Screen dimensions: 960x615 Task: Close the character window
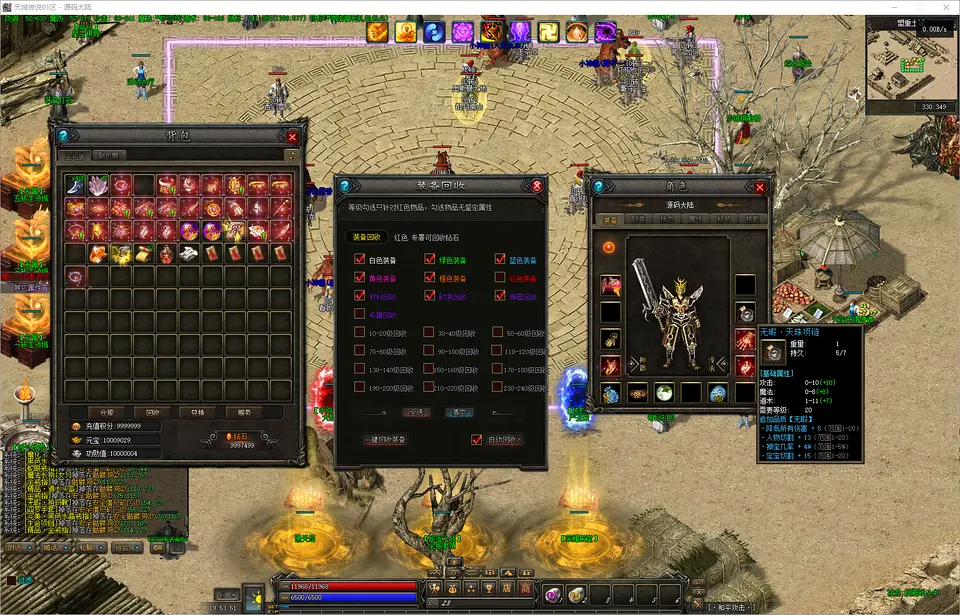(x=761, y=186)
